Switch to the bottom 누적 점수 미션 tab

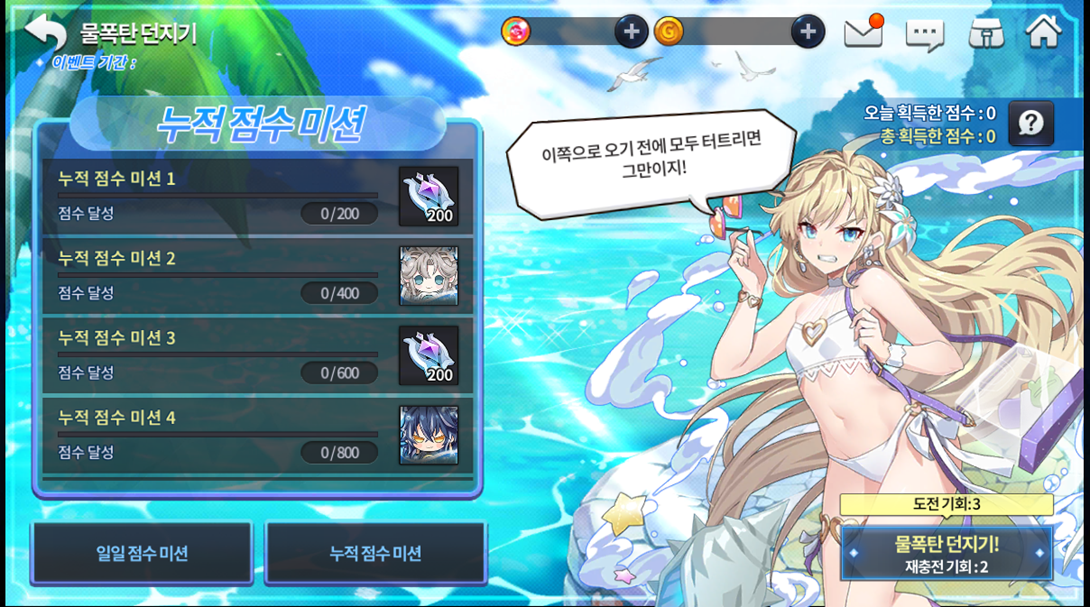[375, 553]
